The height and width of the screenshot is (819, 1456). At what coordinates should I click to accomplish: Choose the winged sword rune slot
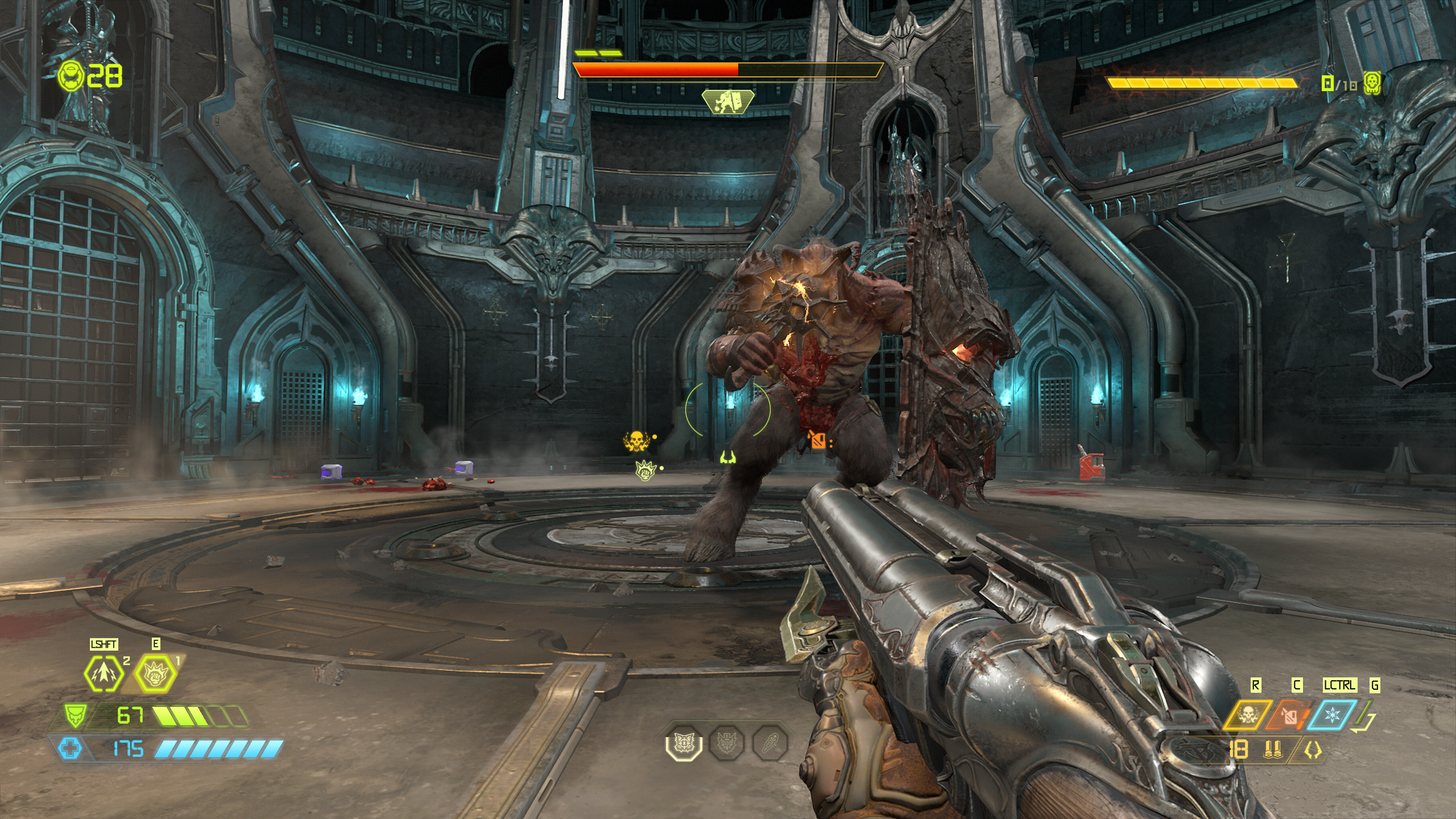point(727,743)
